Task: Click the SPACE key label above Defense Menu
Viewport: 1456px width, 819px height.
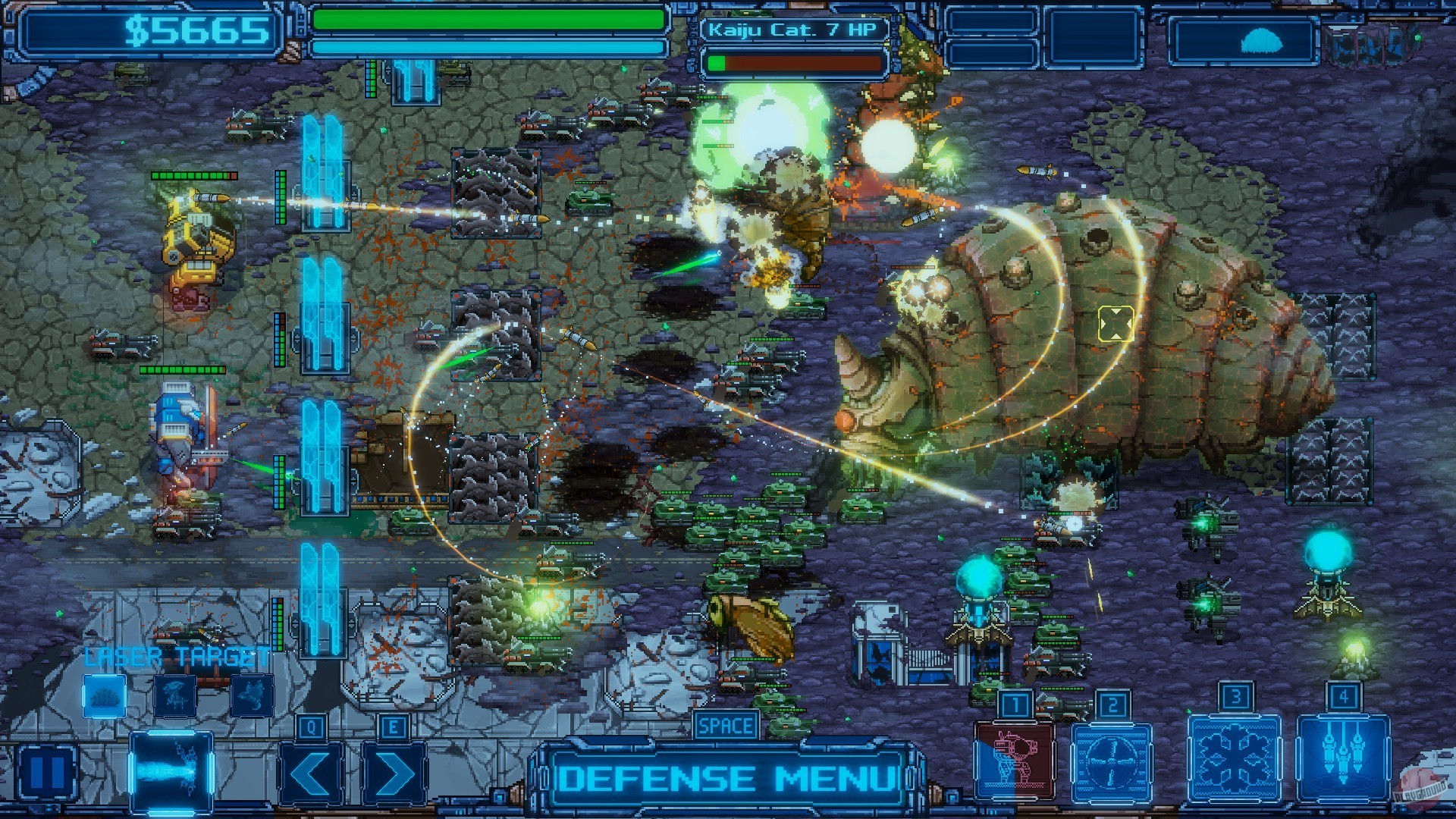Action: pos(724,725)
